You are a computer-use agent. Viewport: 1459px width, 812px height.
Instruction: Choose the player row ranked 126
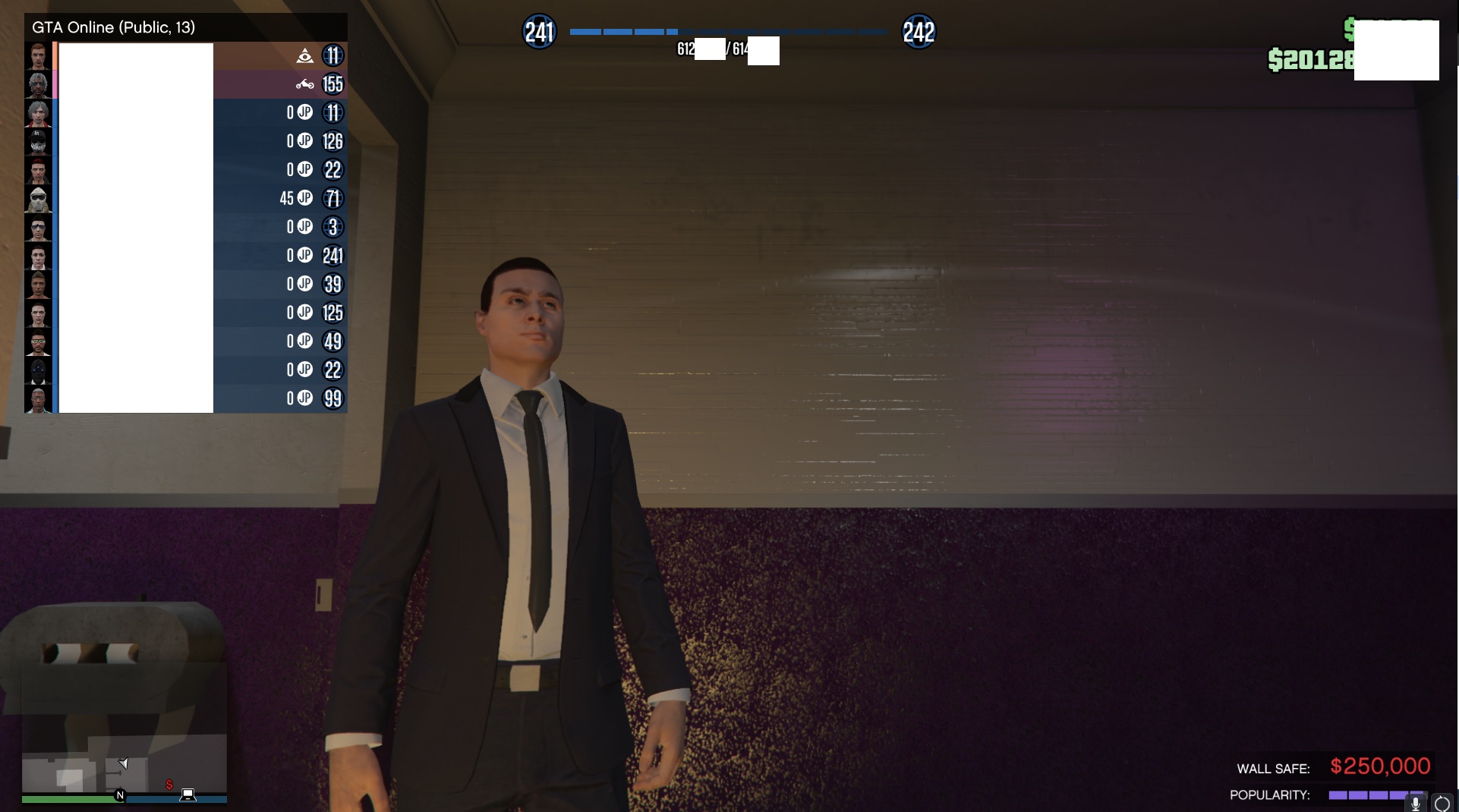186,141
